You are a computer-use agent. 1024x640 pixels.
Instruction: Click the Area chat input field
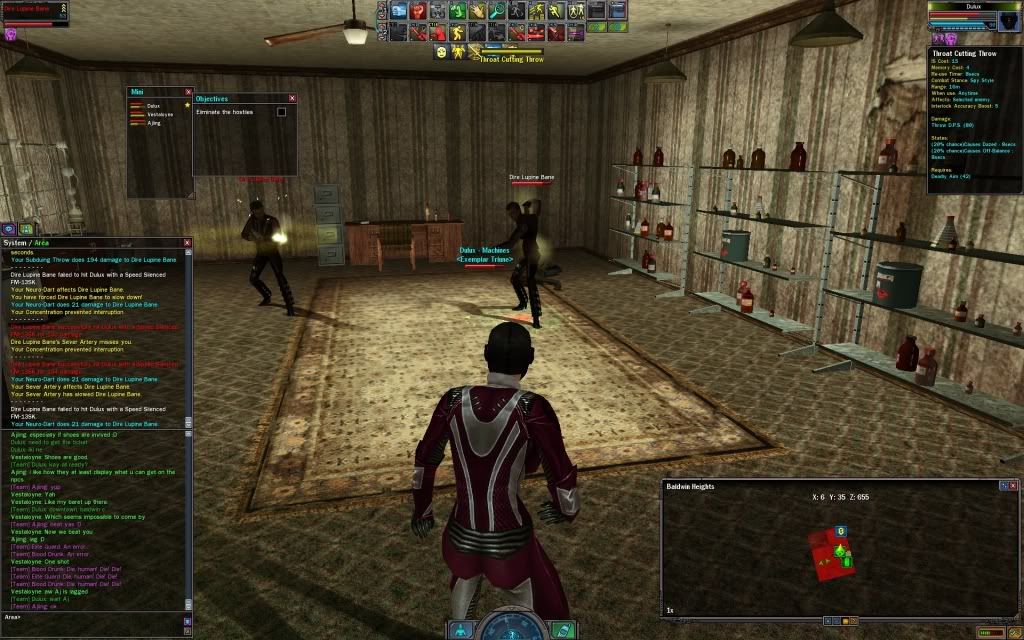90,617
